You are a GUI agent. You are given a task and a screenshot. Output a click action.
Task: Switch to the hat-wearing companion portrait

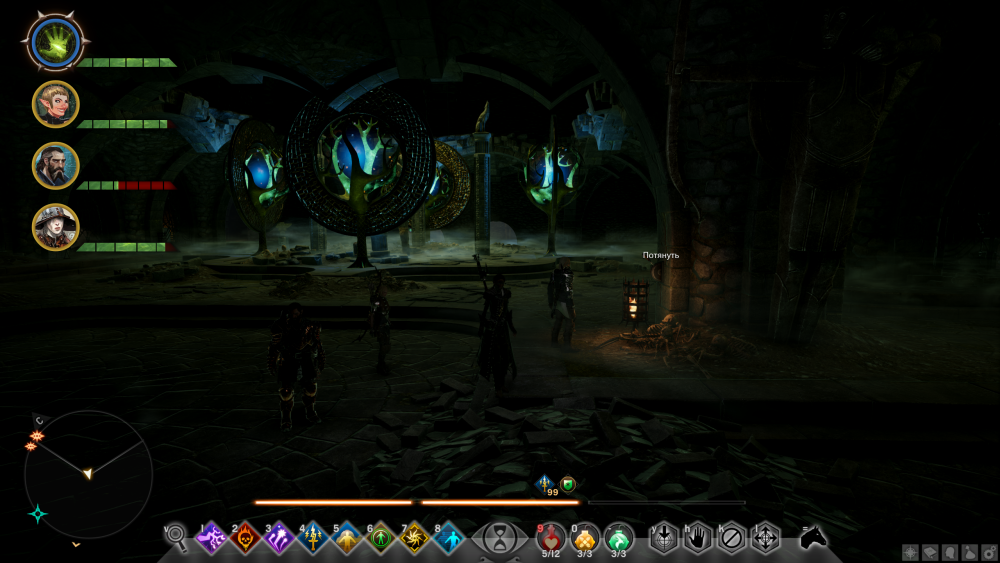click(55, 227)
